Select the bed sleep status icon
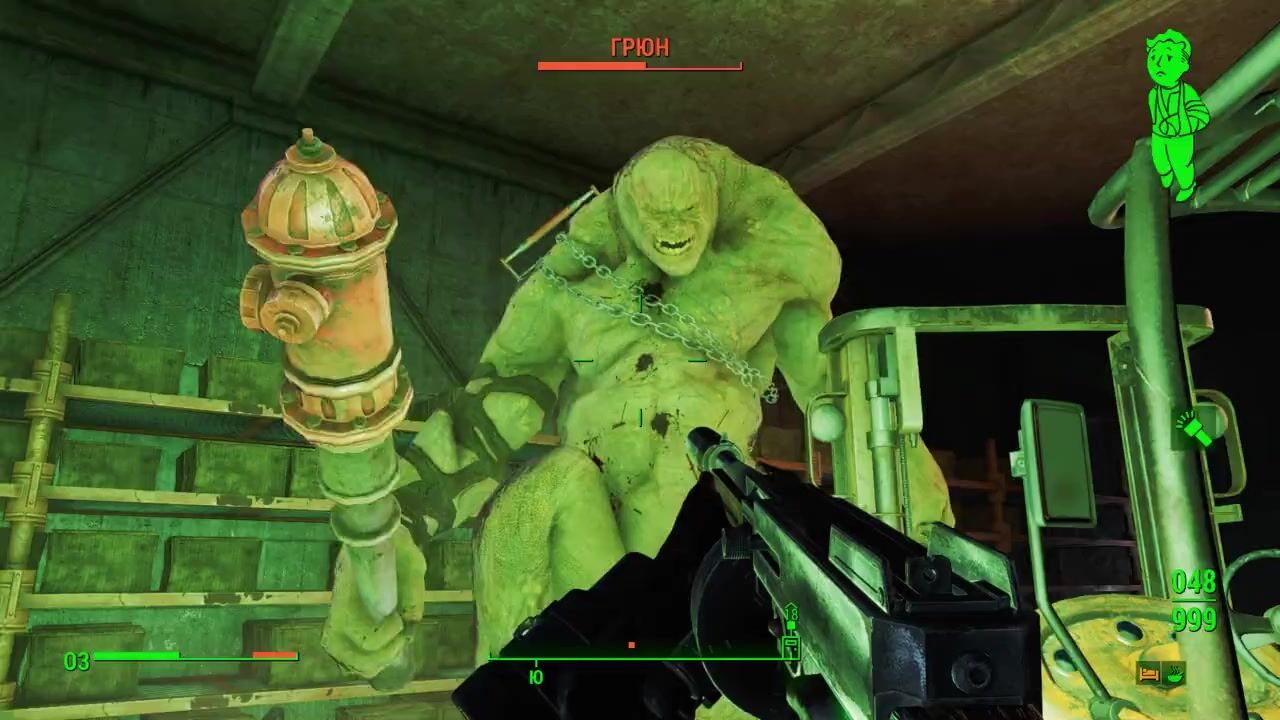 pyautogui.click(x=1148, y=673)
